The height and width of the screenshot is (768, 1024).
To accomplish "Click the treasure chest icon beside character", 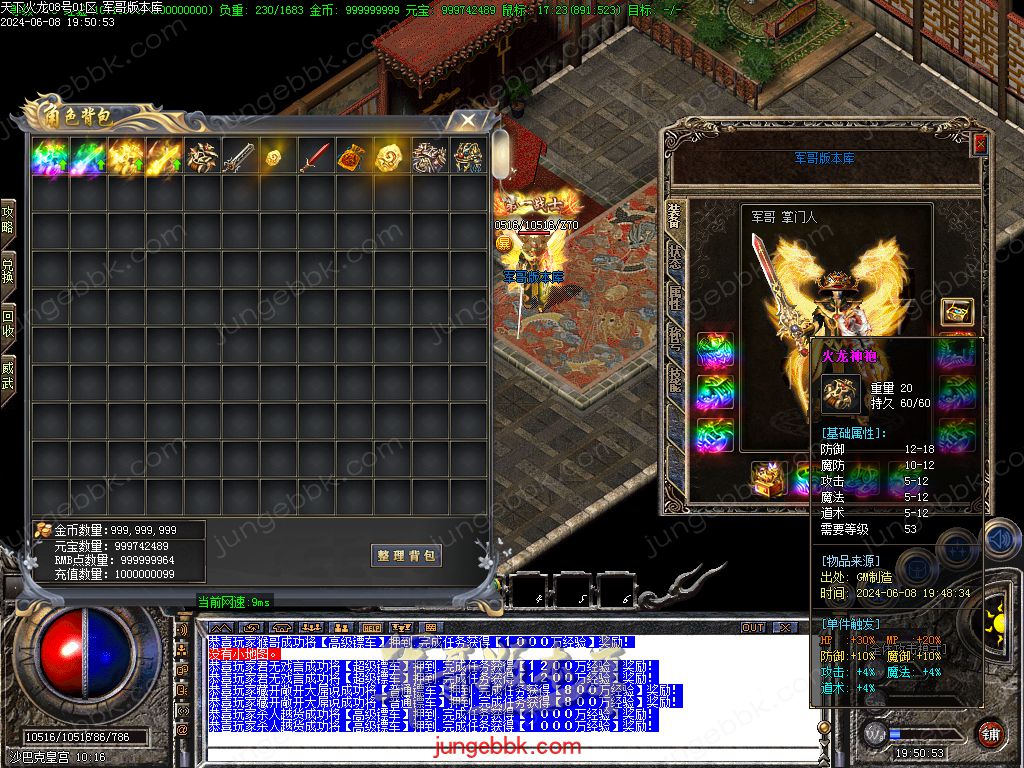I will pyautogui.click(x=957, y=312).
